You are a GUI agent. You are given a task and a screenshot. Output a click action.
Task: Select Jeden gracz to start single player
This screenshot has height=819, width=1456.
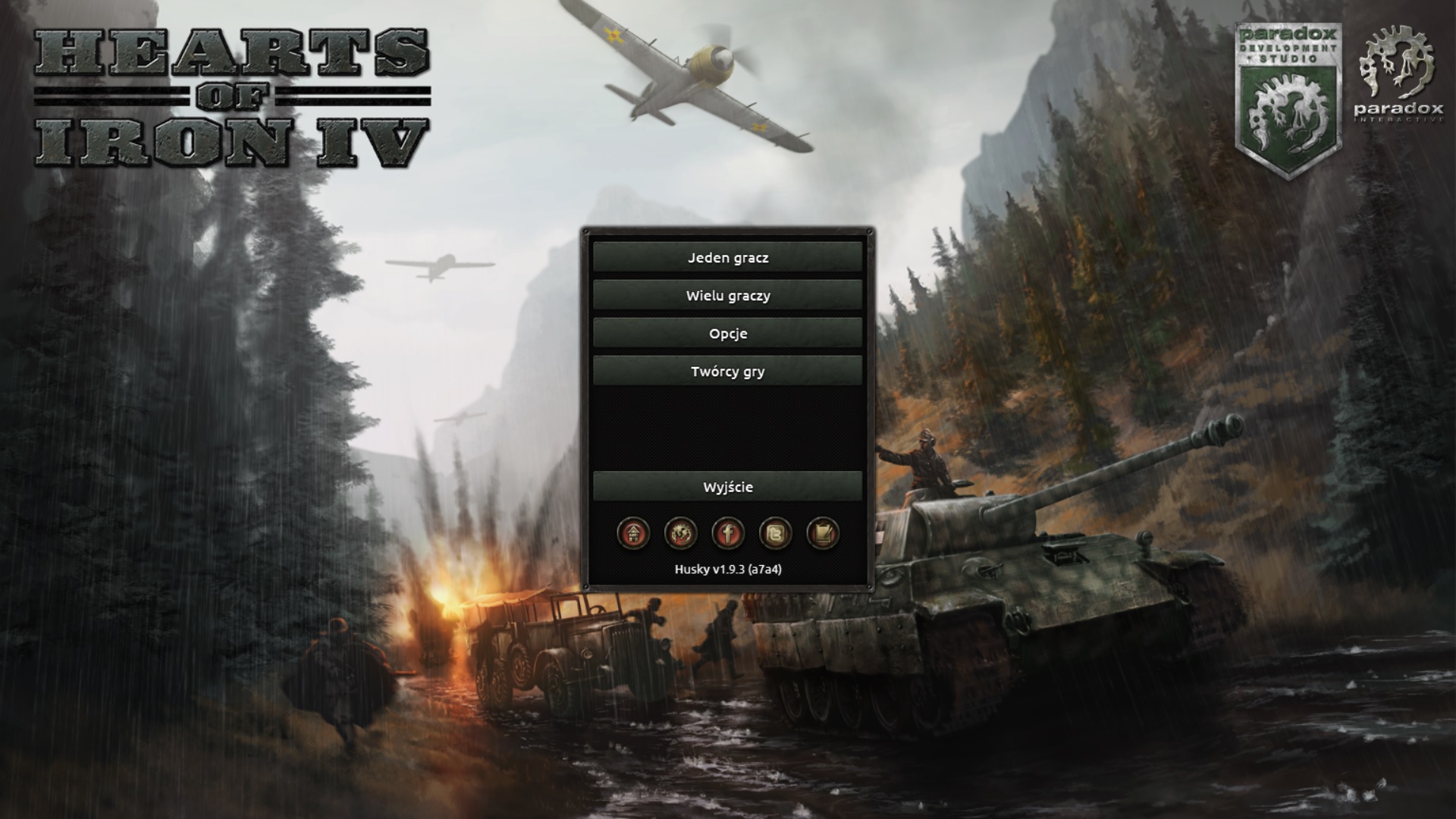pyautogui.click(x=729, y=258)
